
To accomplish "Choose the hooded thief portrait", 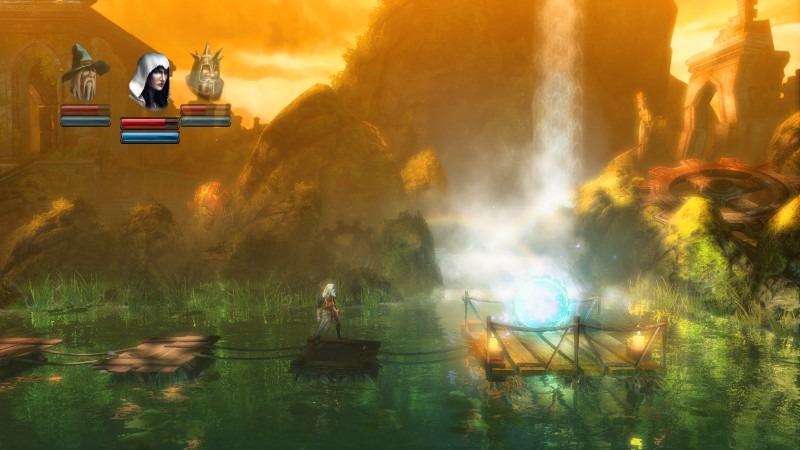I will [149, 82].
